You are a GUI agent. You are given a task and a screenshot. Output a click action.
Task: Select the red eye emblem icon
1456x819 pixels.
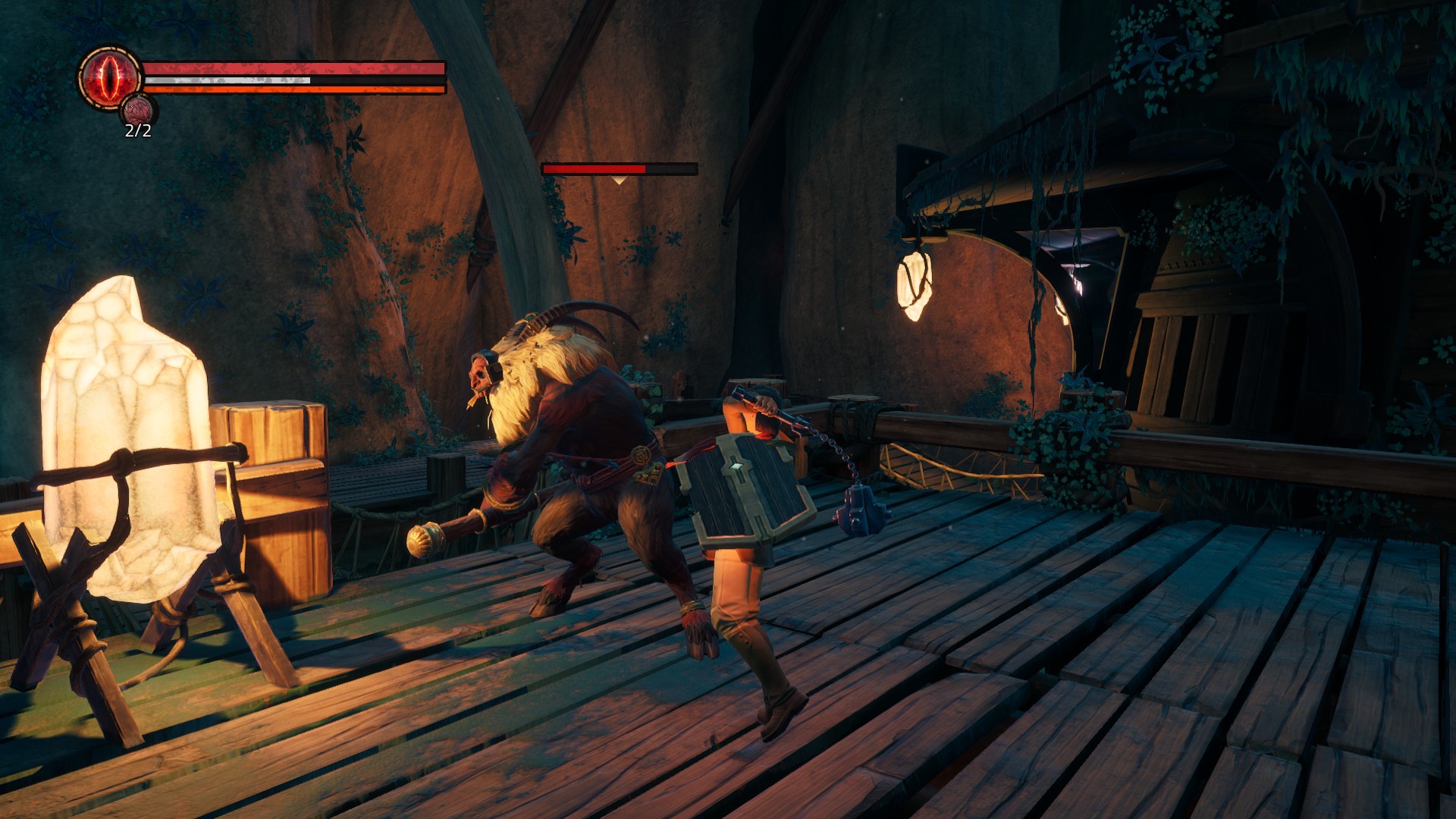click(111, 77)
